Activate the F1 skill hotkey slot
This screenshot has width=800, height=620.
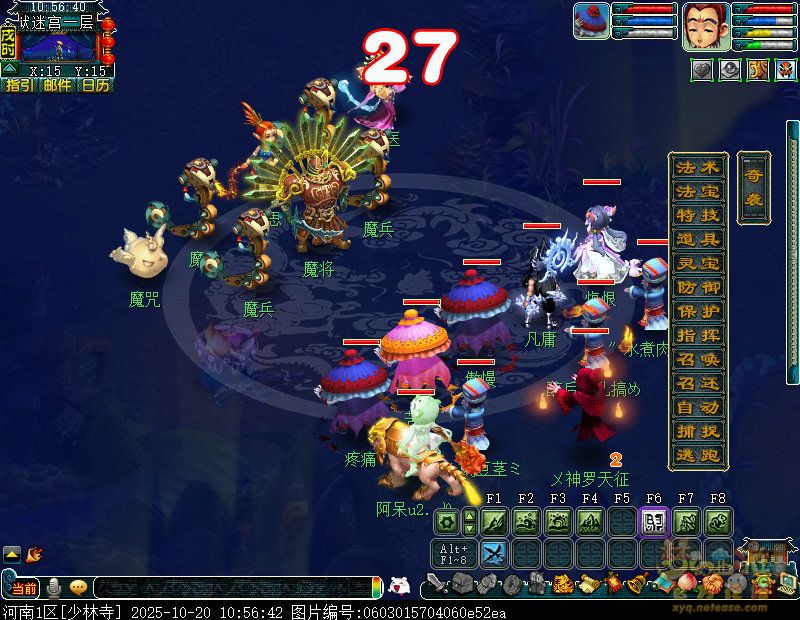[x=494, y=521]
